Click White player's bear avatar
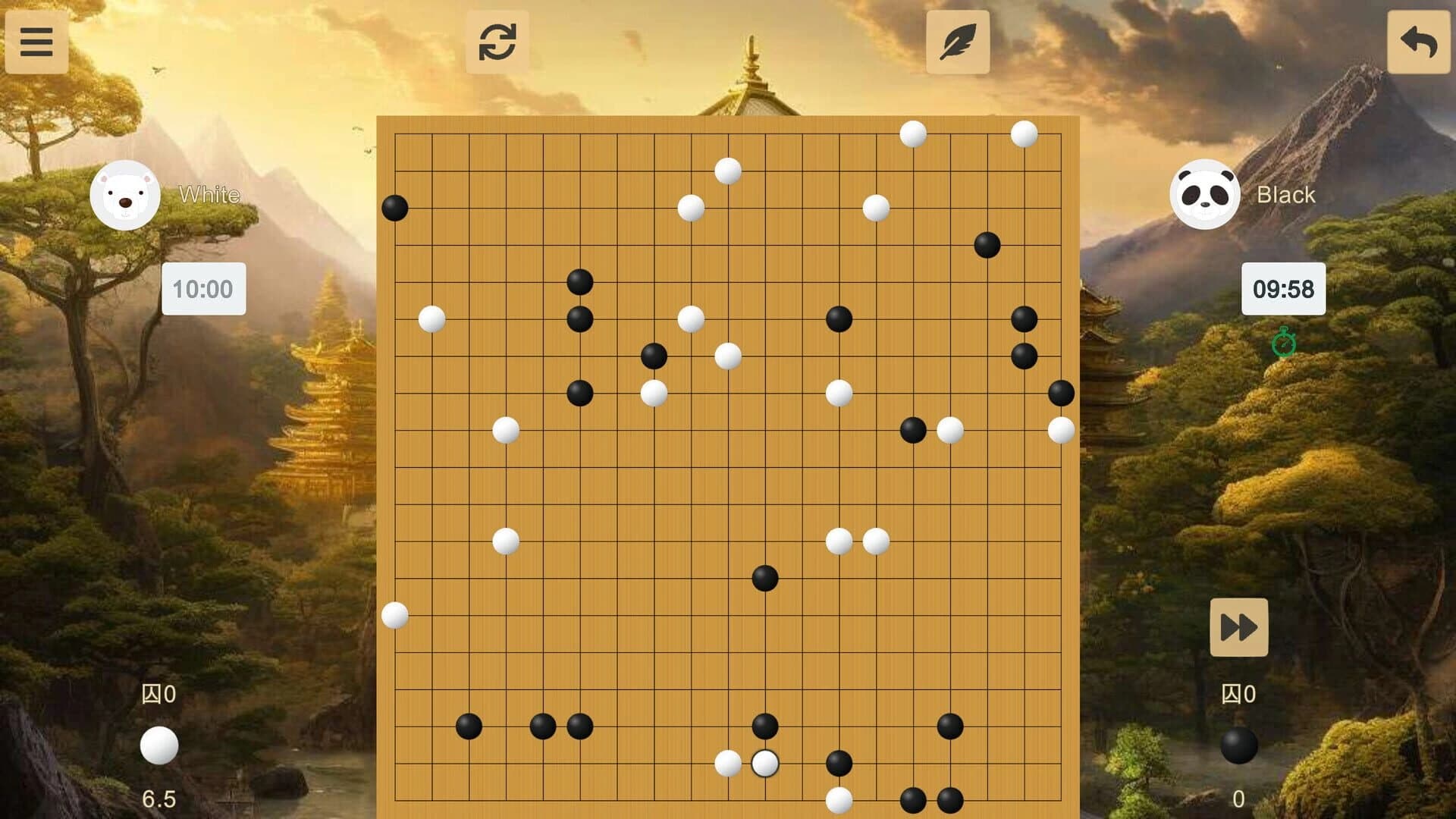The width and height of the screenshot is (1456, 819). [126, 194]
